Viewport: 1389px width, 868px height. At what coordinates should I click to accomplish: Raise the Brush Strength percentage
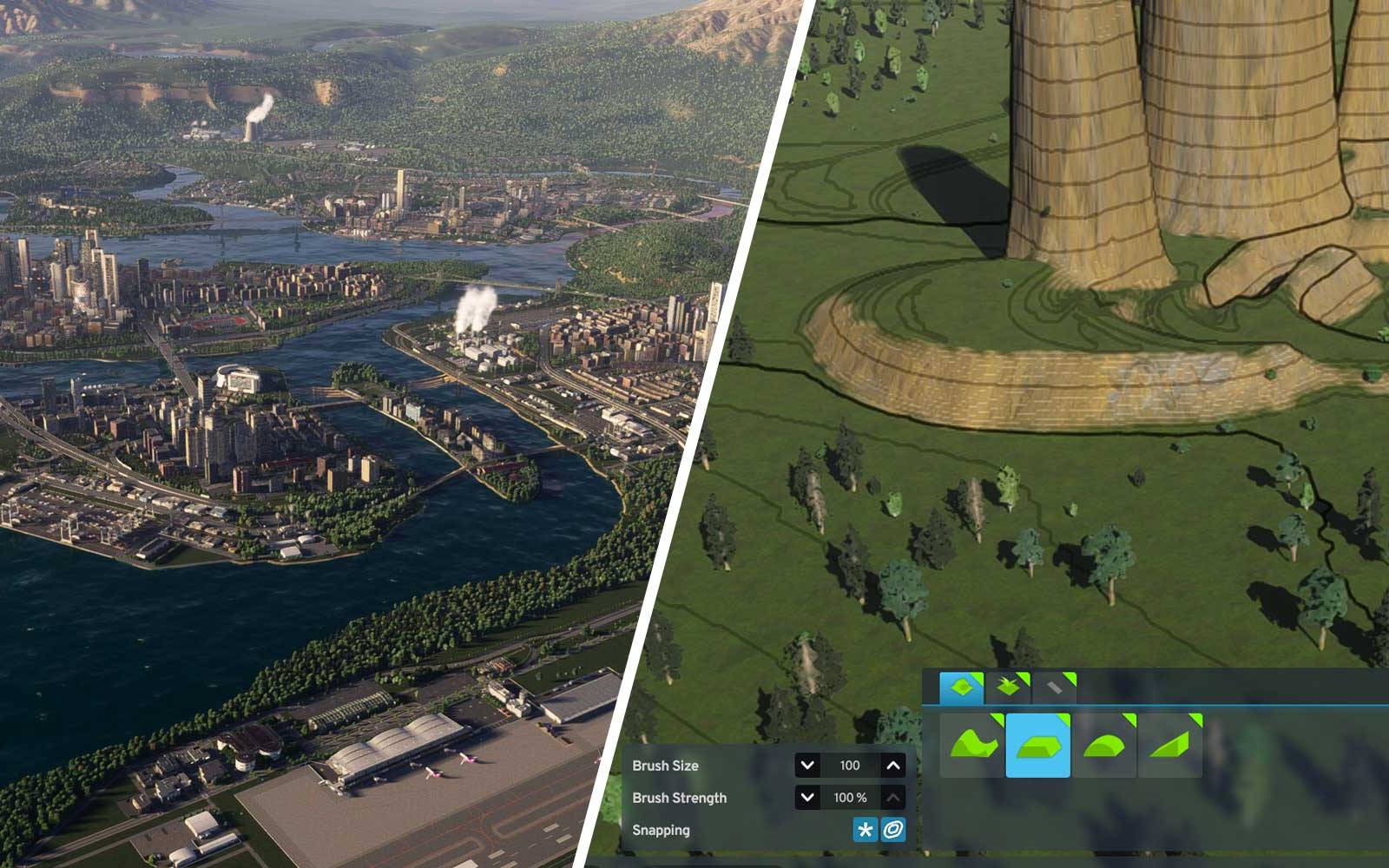click(x=893, y=798)
